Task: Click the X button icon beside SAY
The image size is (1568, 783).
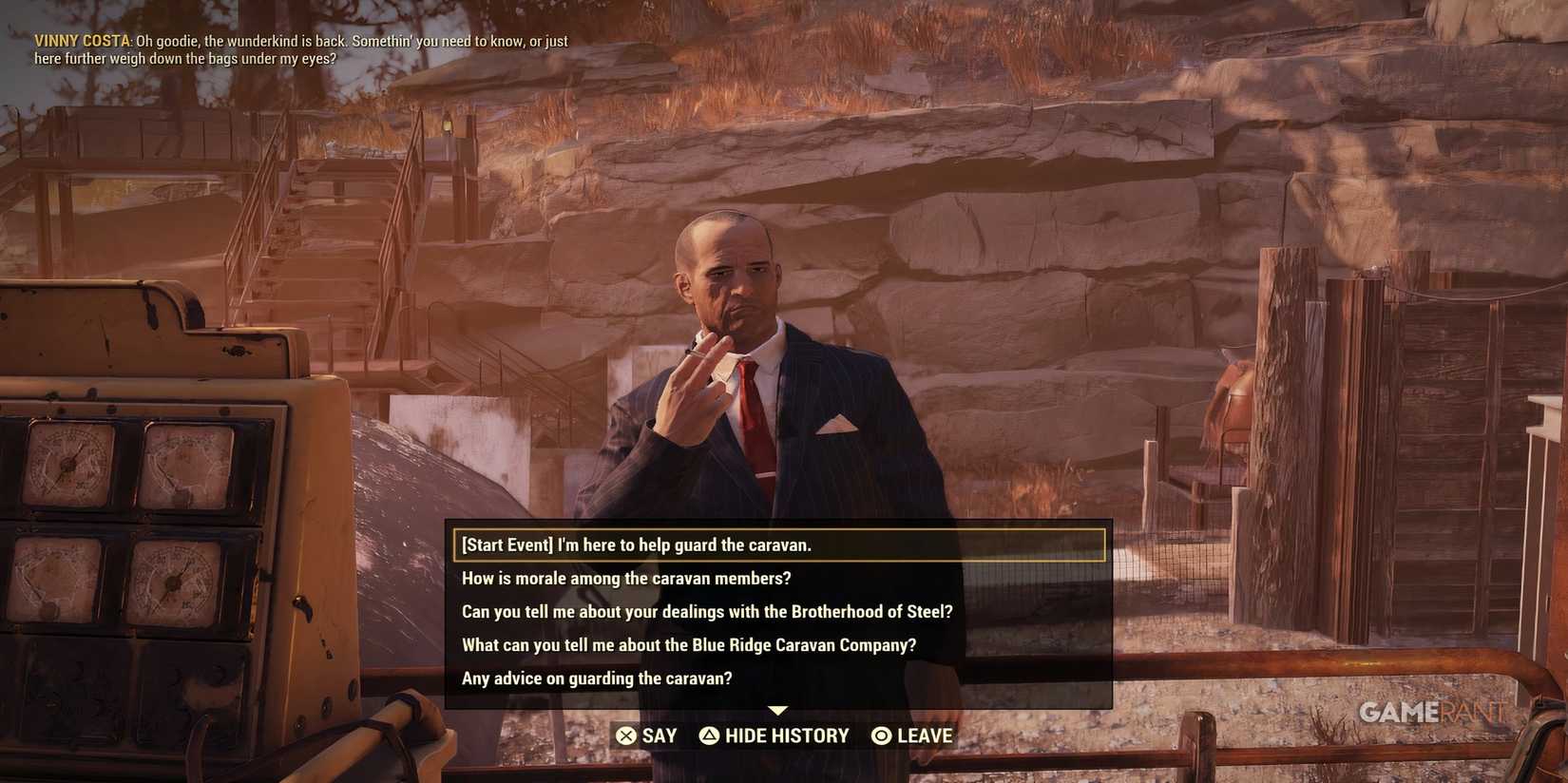Action: [627, 735]
